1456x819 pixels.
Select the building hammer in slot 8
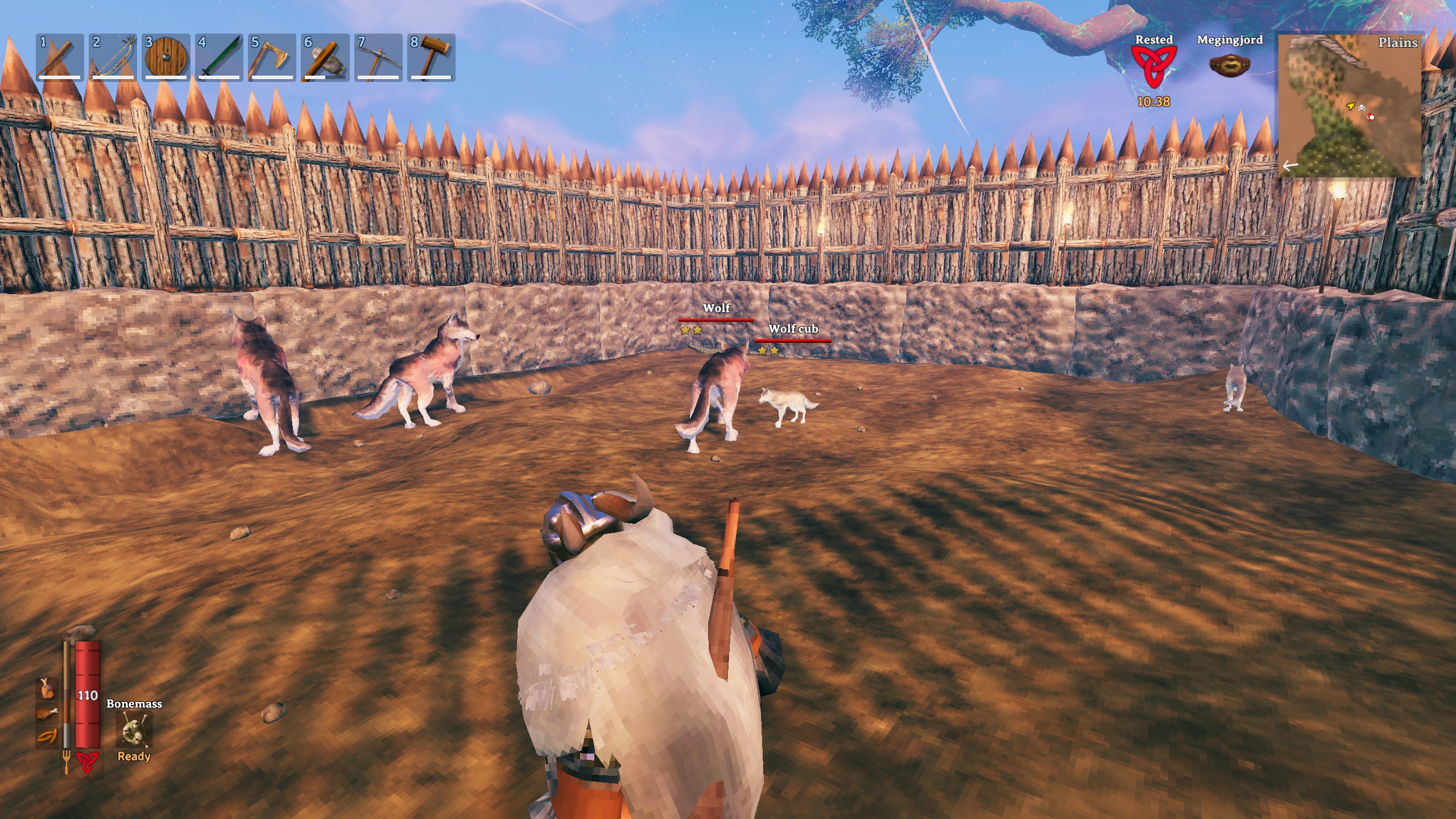[431, 57]
